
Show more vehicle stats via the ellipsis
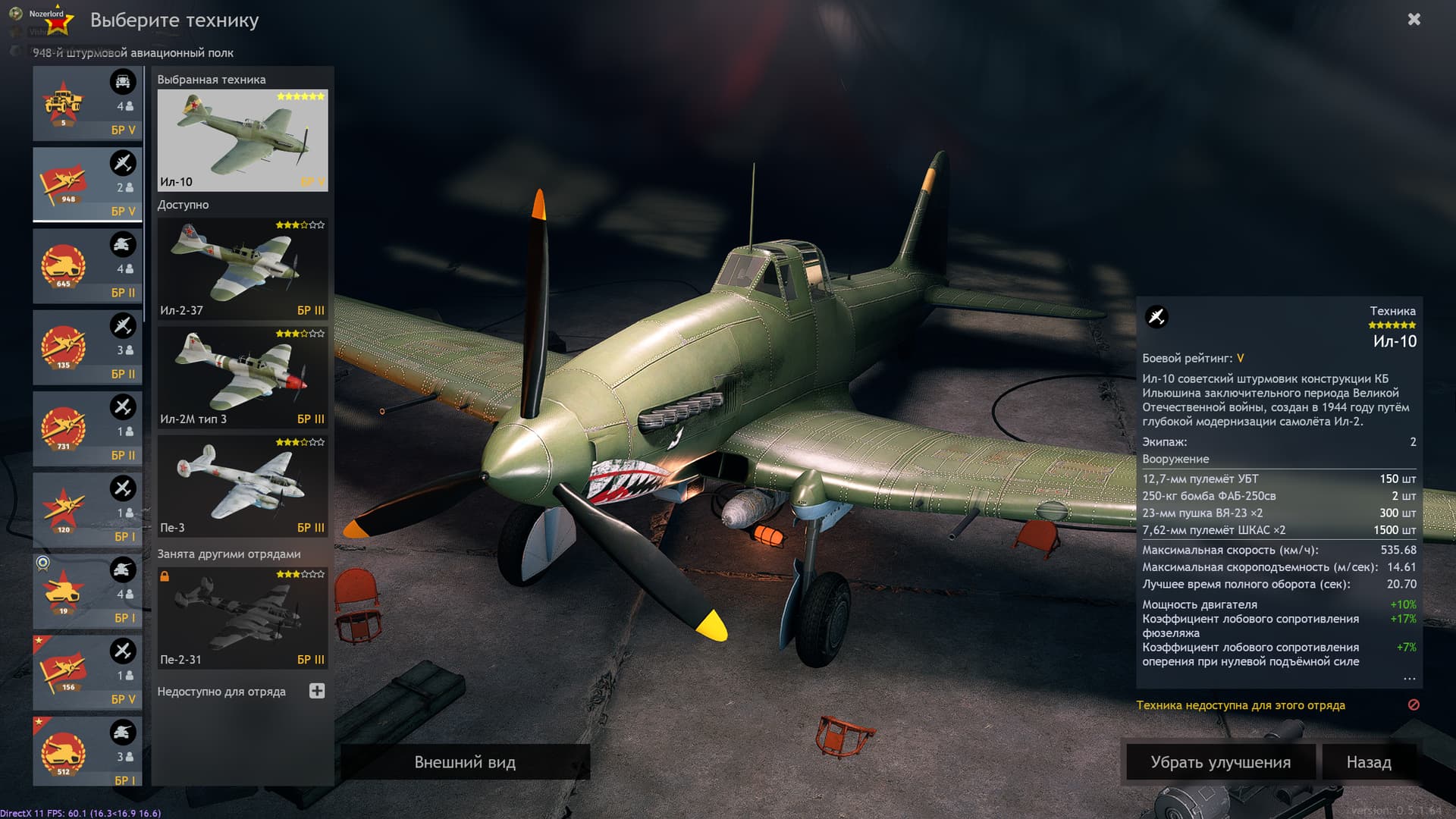click(x=1409, y=678)
